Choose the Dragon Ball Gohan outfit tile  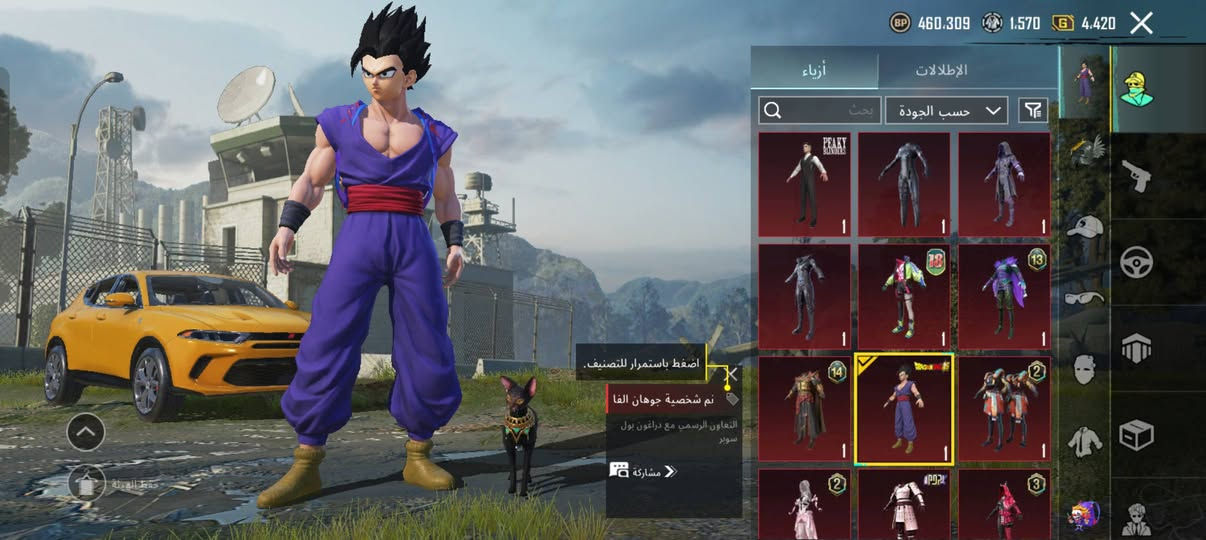point(904,409)
